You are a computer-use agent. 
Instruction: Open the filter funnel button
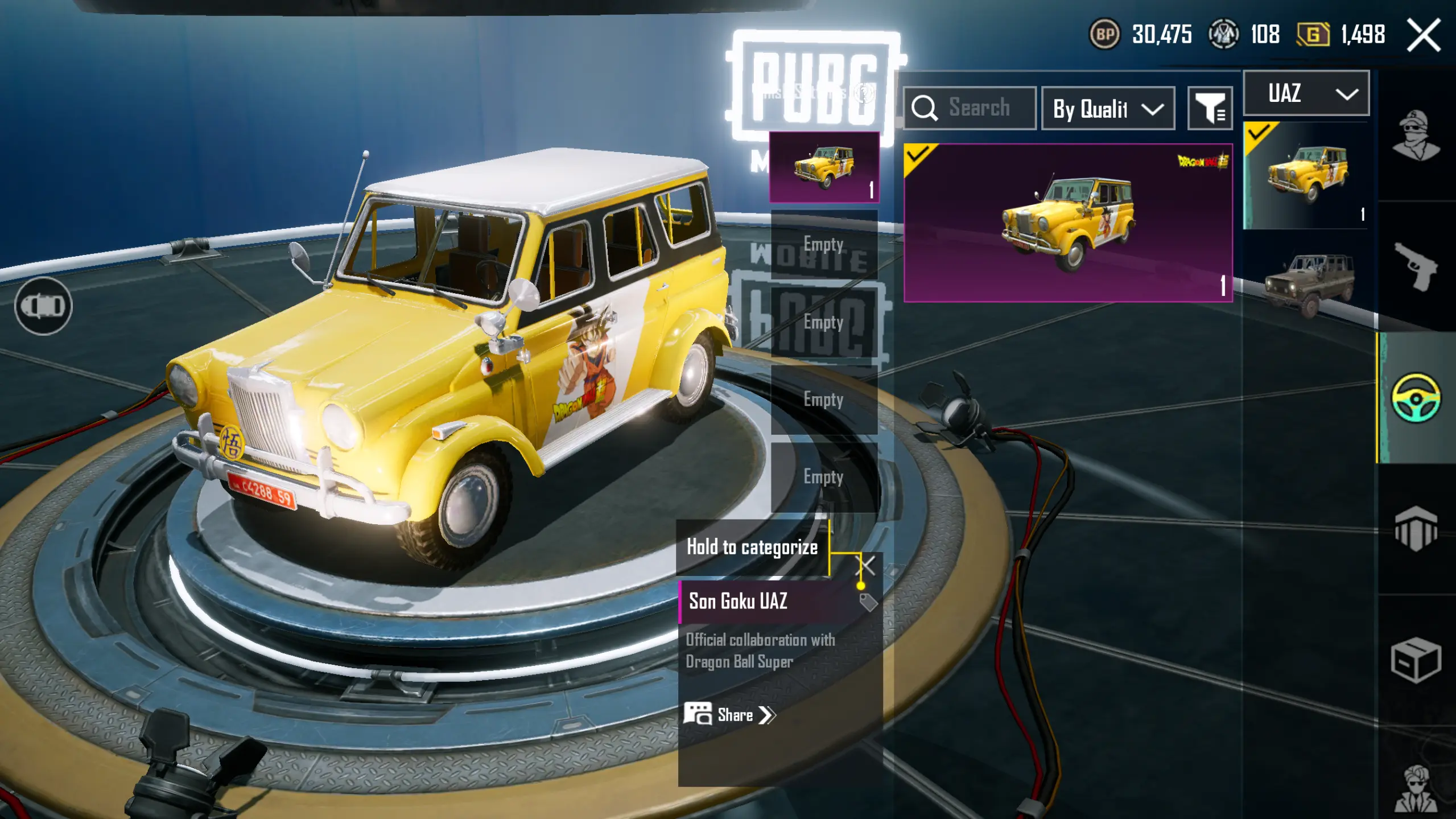(x=1210, y=108)
